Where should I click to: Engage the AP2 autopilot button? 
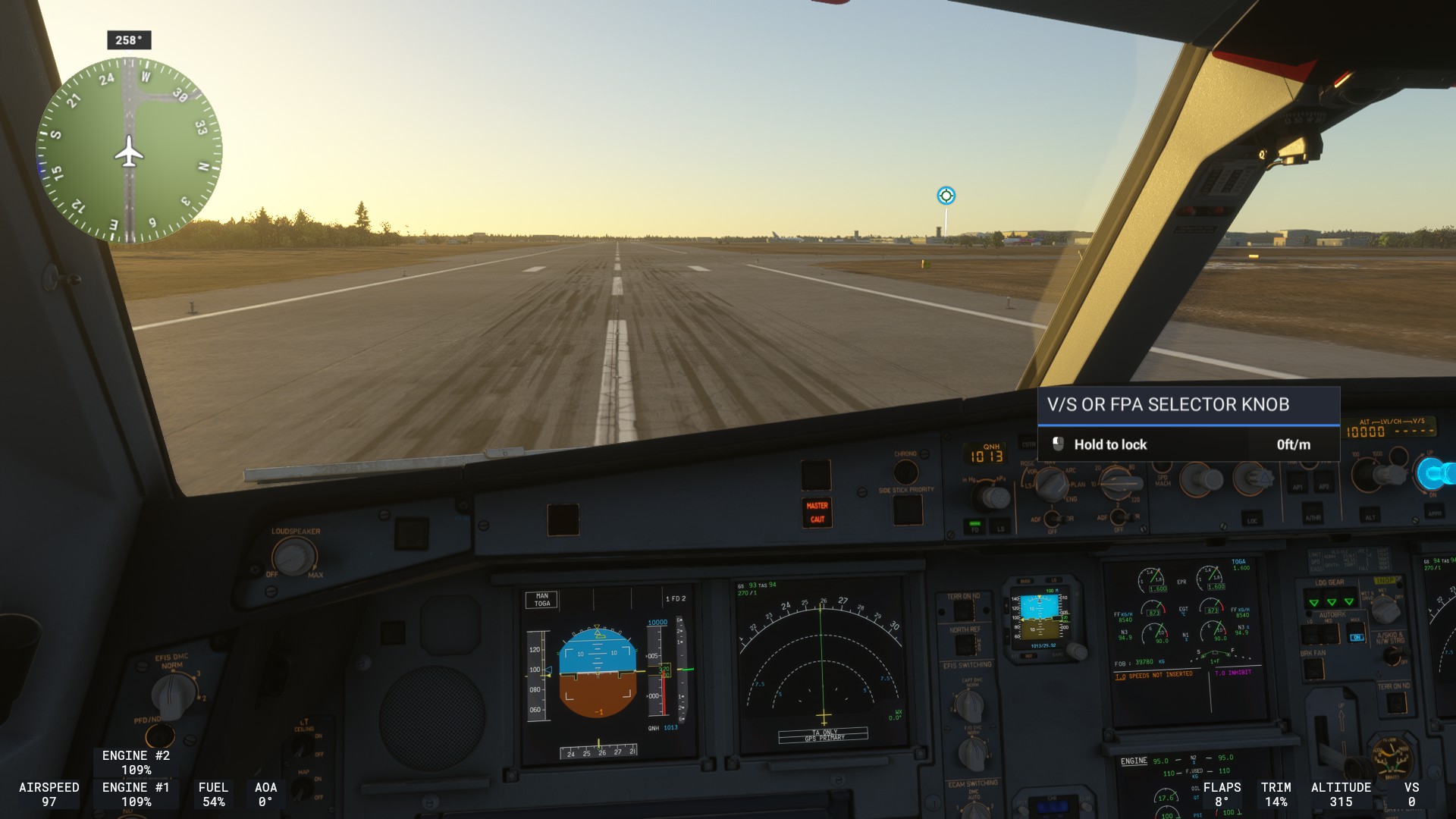(x=1324, y=486)
